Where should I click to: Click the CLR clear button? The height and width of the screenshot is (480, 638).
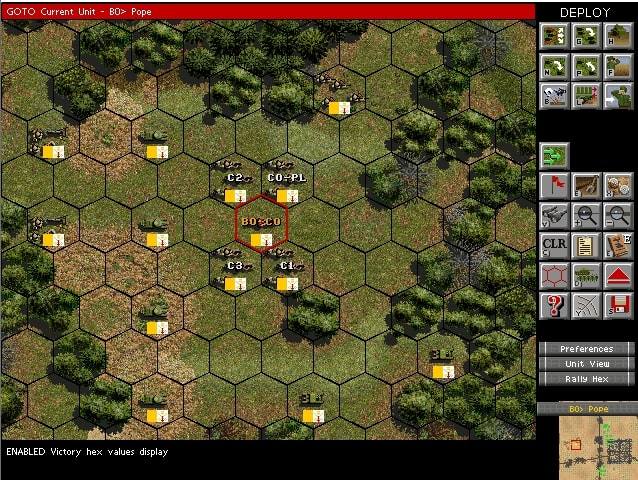(x=554, y=245)
